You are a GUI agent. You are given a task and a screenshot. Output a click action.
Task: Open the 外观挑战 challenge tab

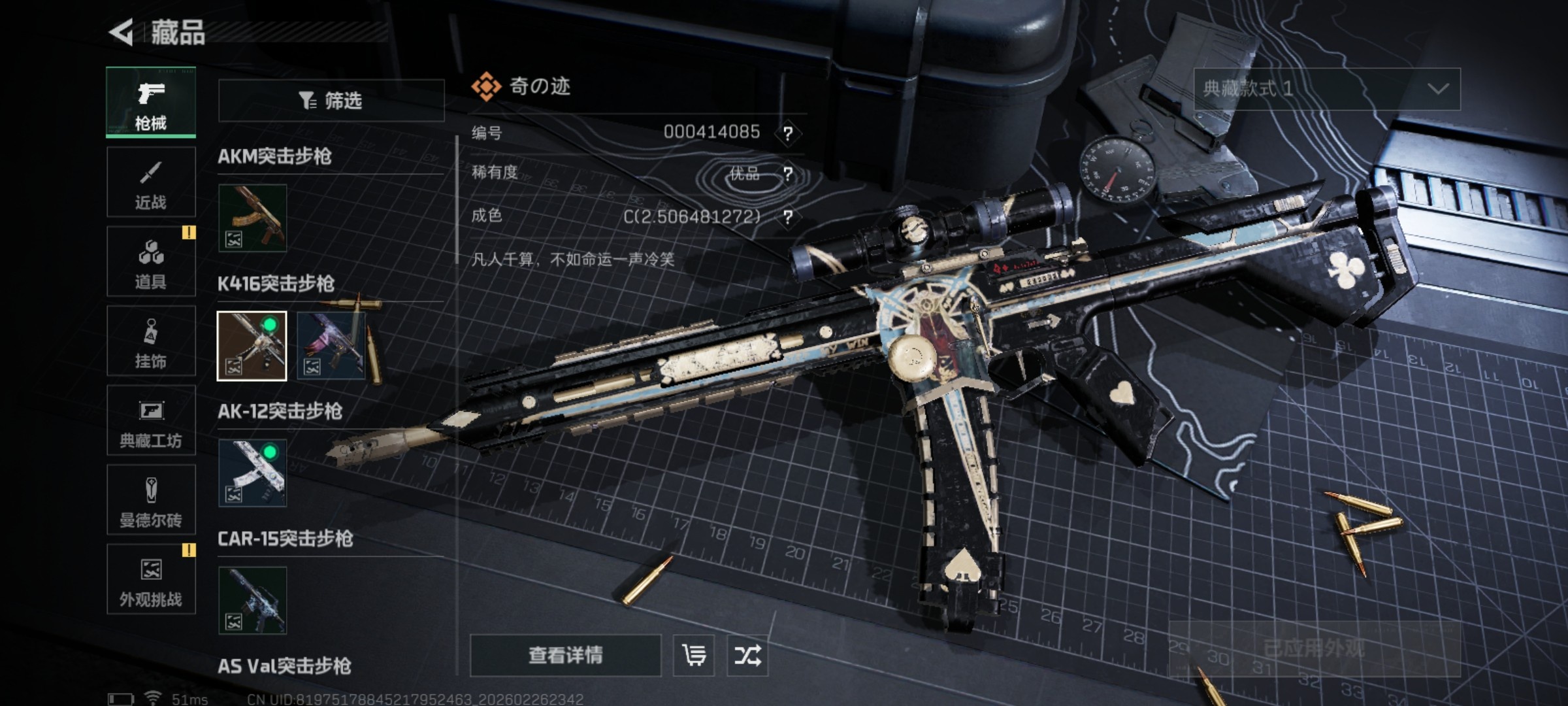pos(151,580)
